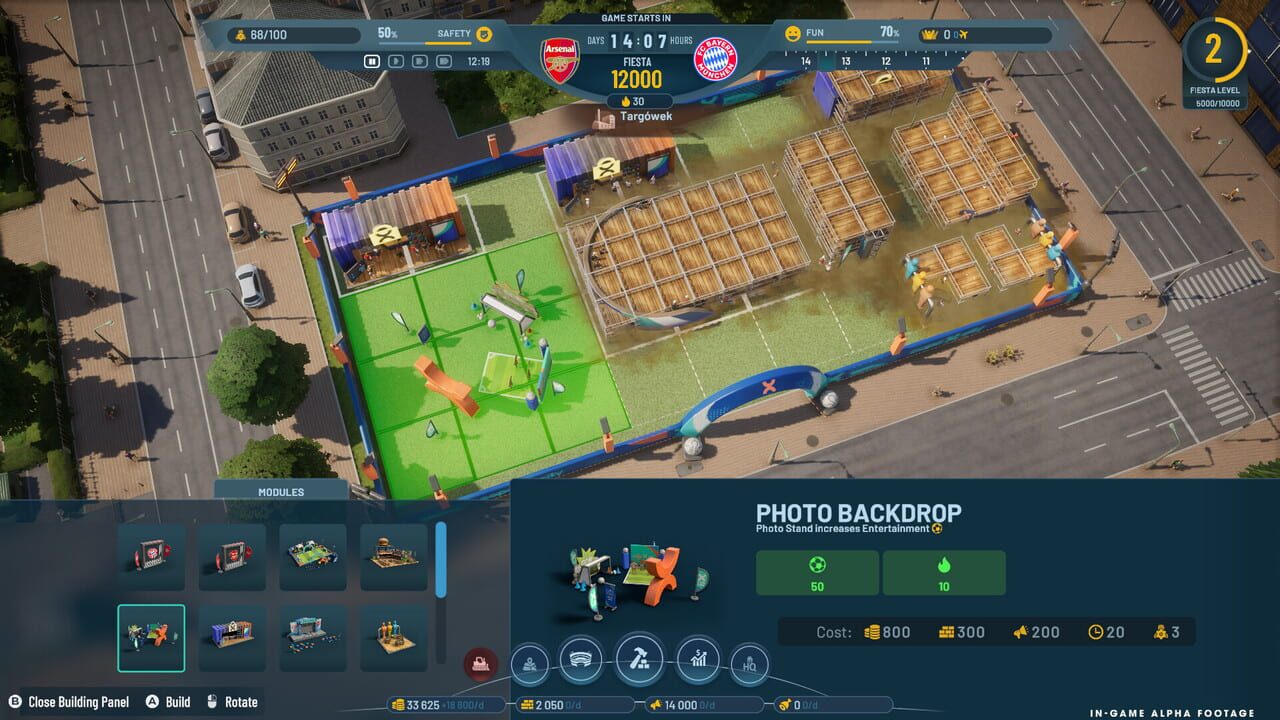Open the HQ panel icon

click(748, 661)
